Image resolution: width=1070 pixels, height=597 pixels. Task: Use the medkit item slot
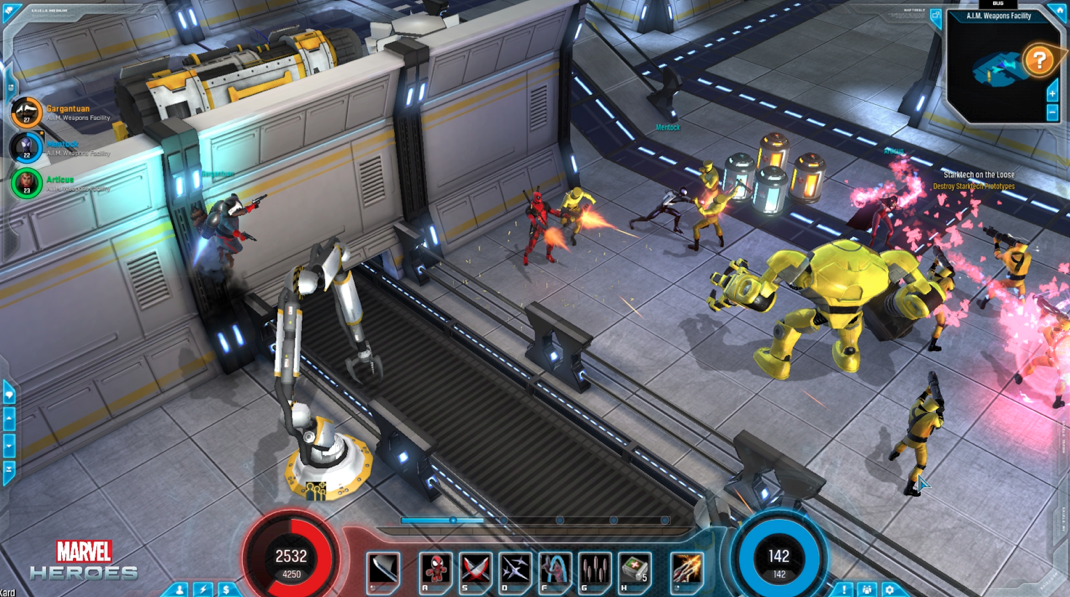click(634, 570)
